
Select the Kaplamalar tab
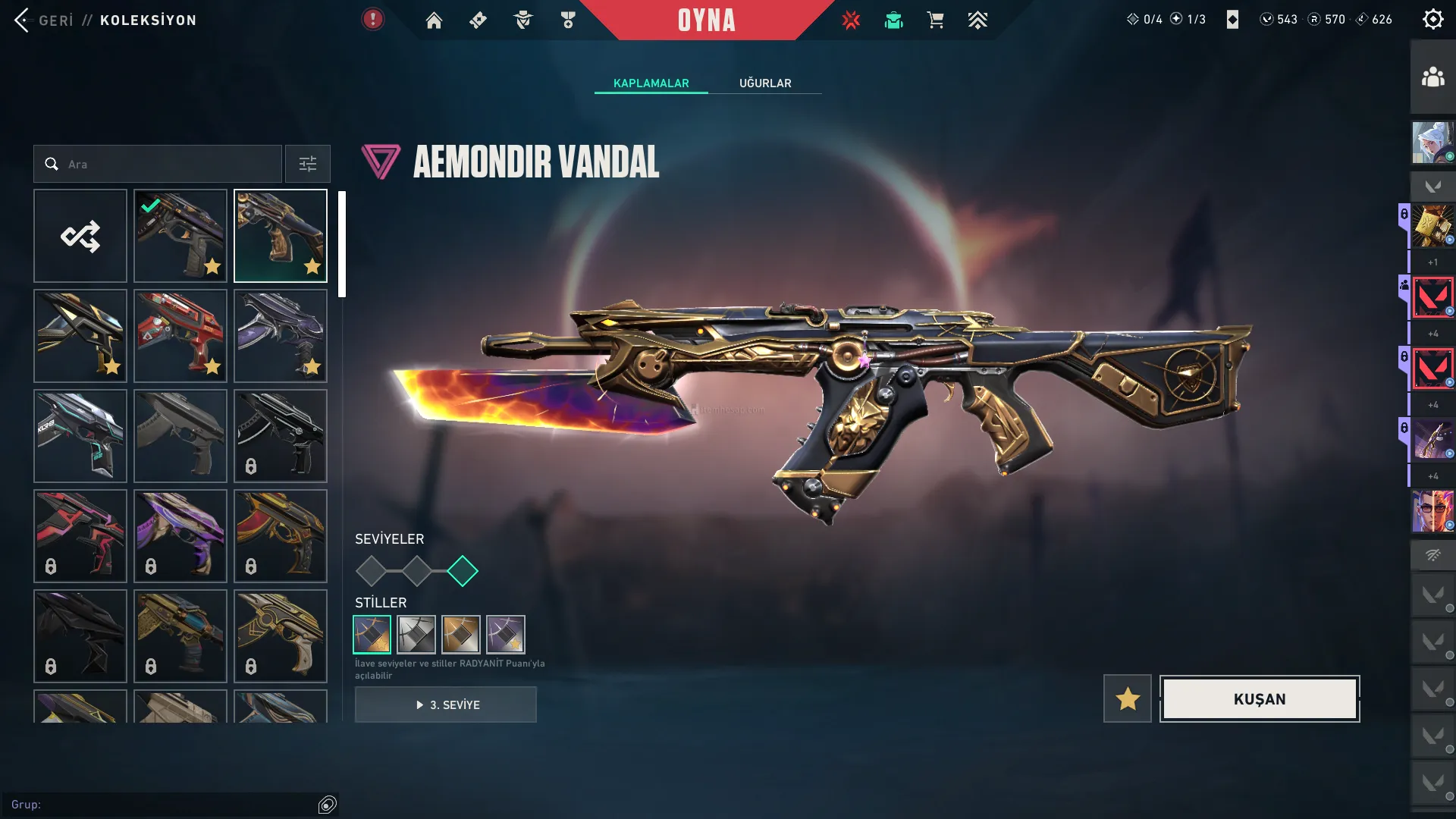[x=651, y=83]
